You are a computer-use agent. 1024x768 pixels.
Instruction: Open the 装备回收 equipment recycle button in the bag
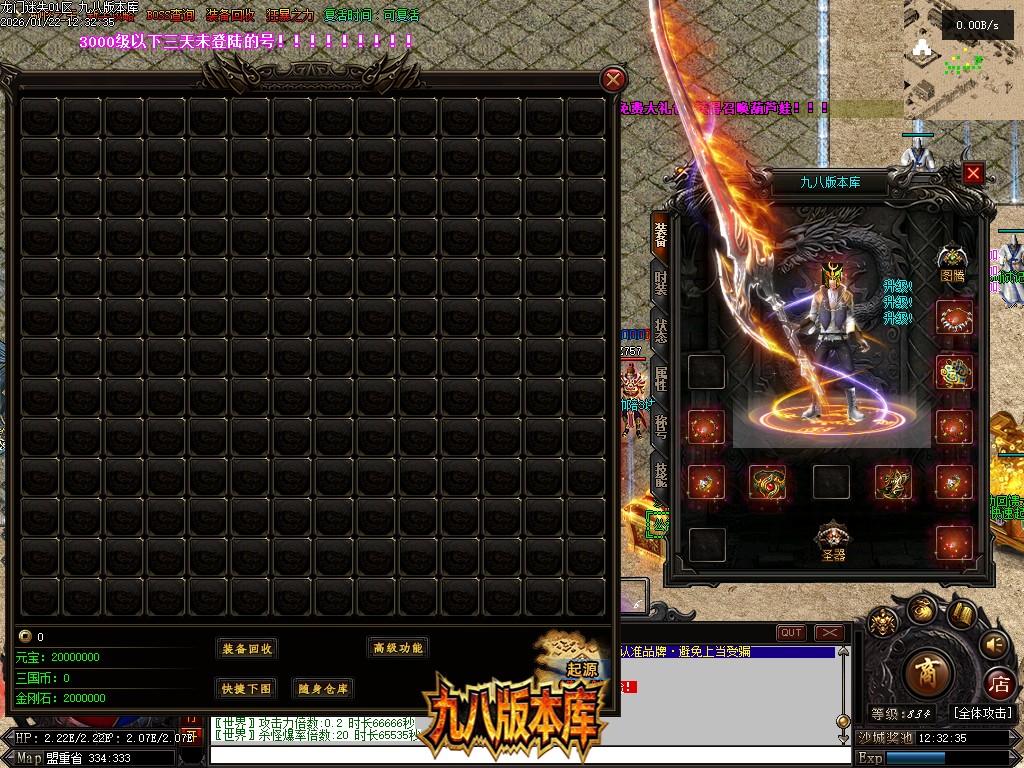tap(246, 649)
